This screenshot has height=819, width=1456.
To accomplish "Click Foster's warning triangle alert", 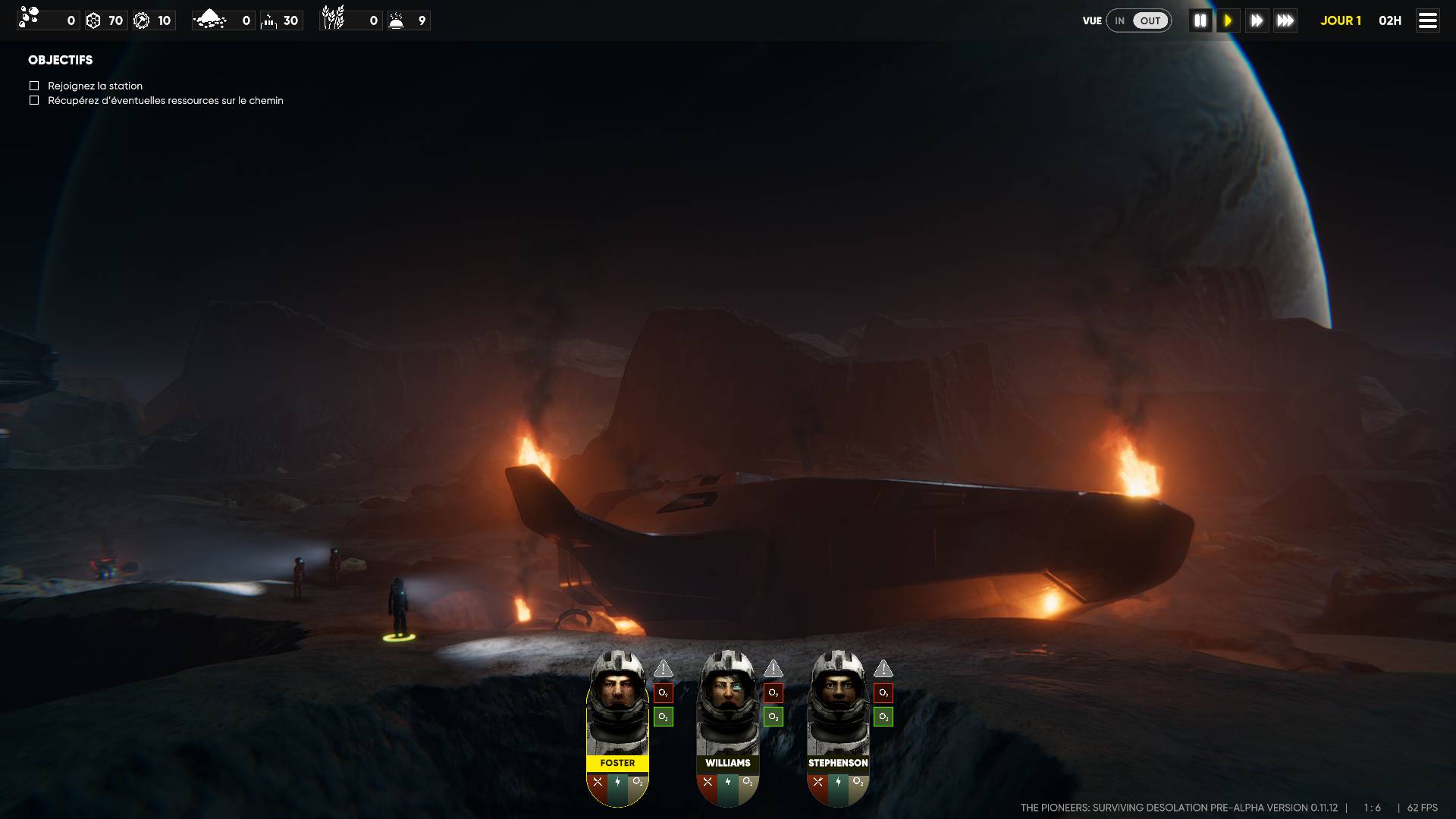I will (664, 668).
